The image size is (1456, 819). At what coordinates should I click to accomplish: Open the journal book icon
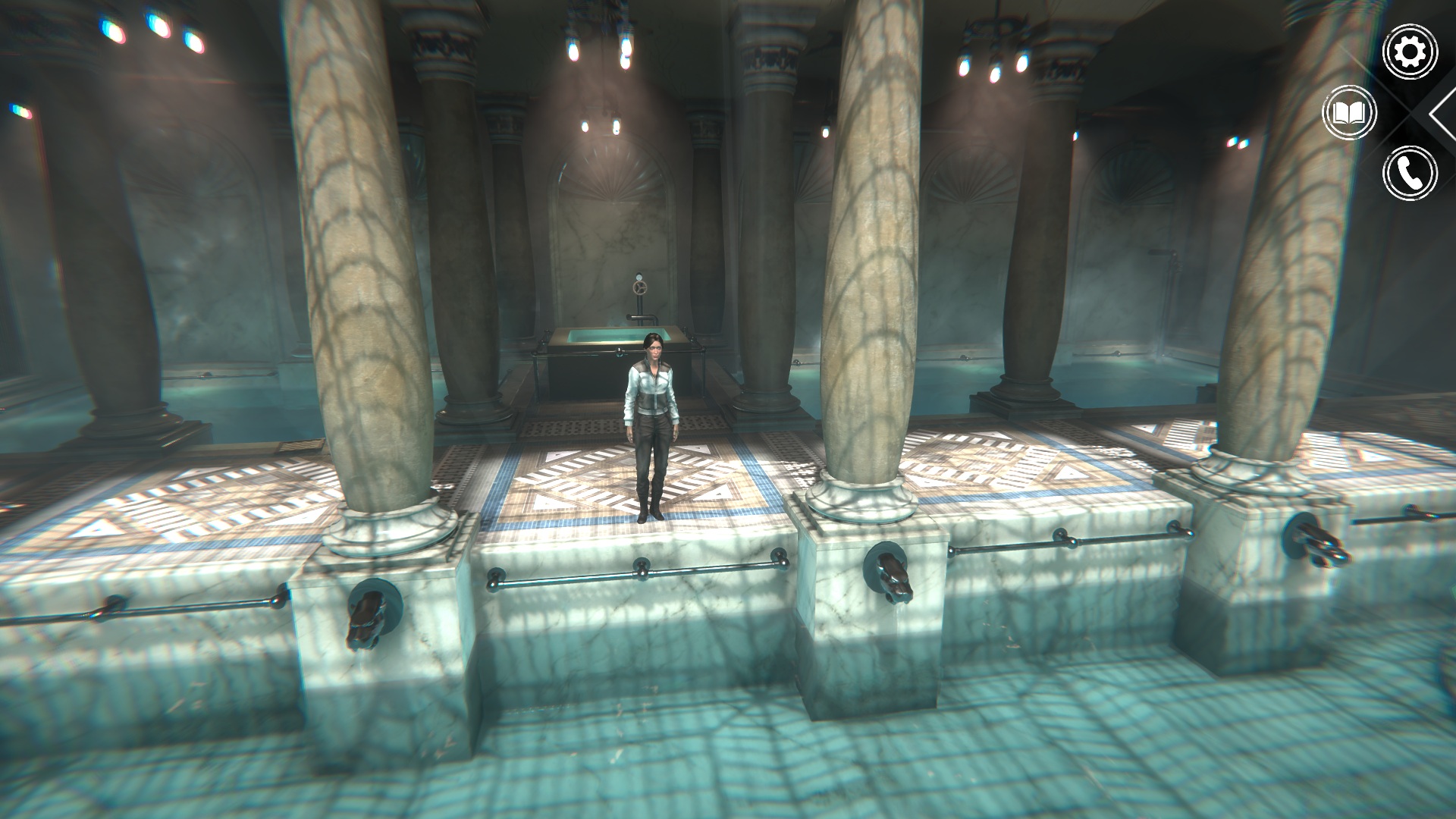click(x=1349, y=114)
